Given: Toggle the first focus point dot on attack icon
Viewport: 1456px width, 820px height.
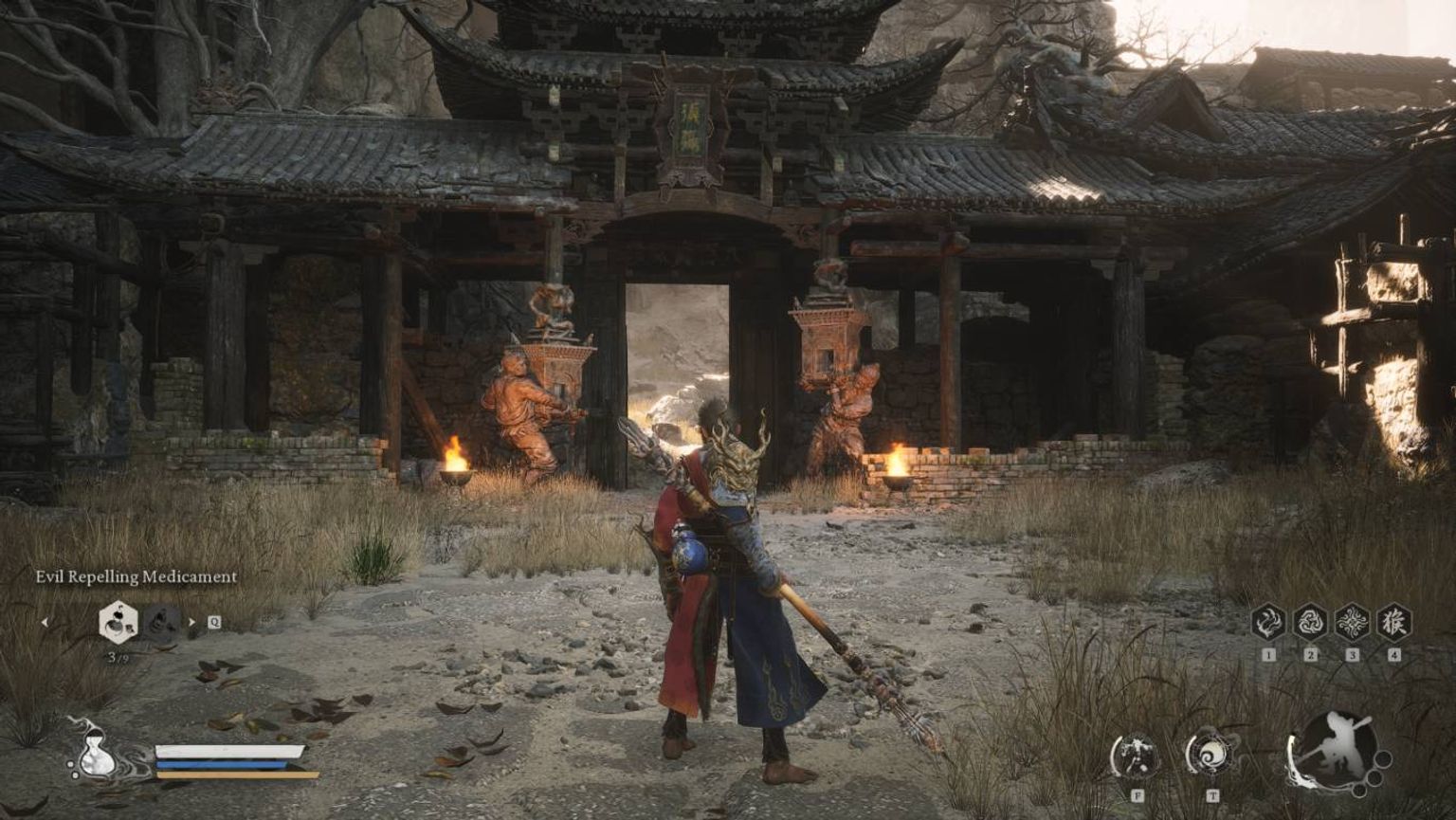Looking at the screenshot, I should (x=1383, y=757).
